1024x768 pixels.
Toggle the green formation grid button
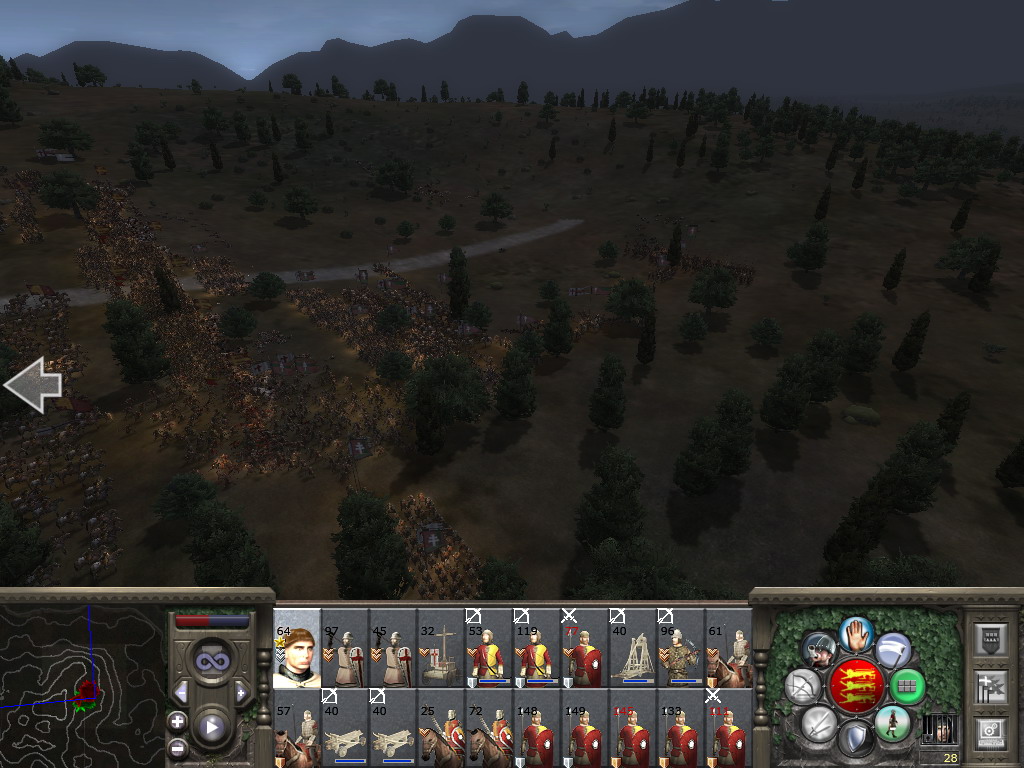pyautogui.click(x=907, y=687)
